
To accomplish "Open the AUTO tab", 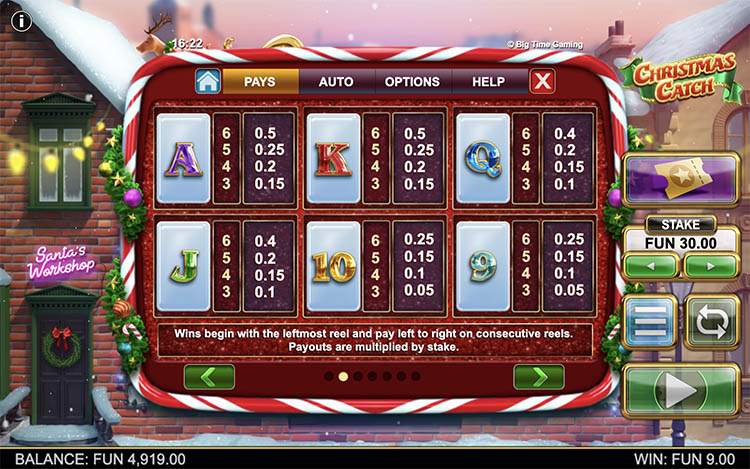I will (336, 82).
